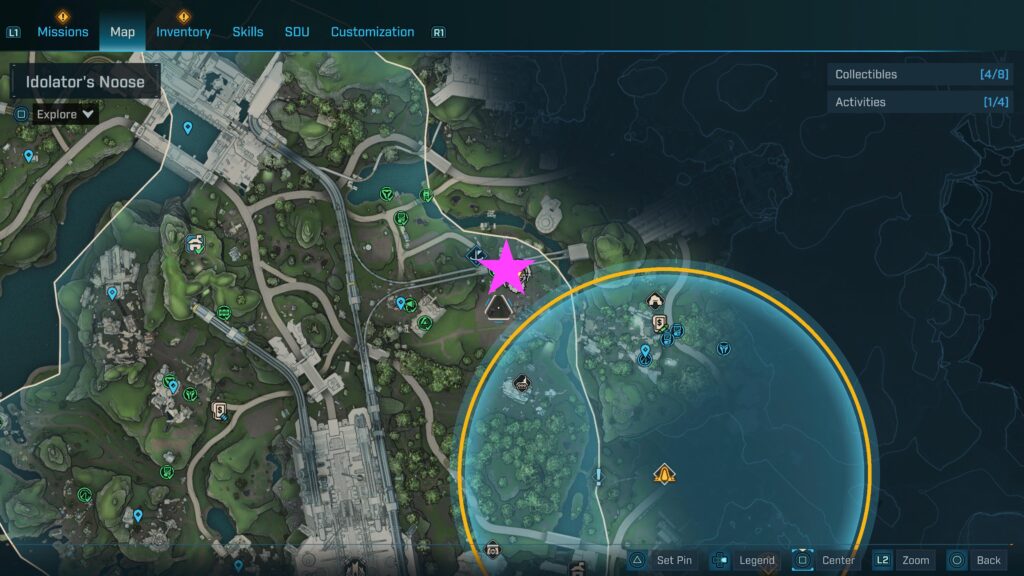Viewport: 1024px width, 576px height.
Task: Show the Collectibles progress entry
Action: 921,74
